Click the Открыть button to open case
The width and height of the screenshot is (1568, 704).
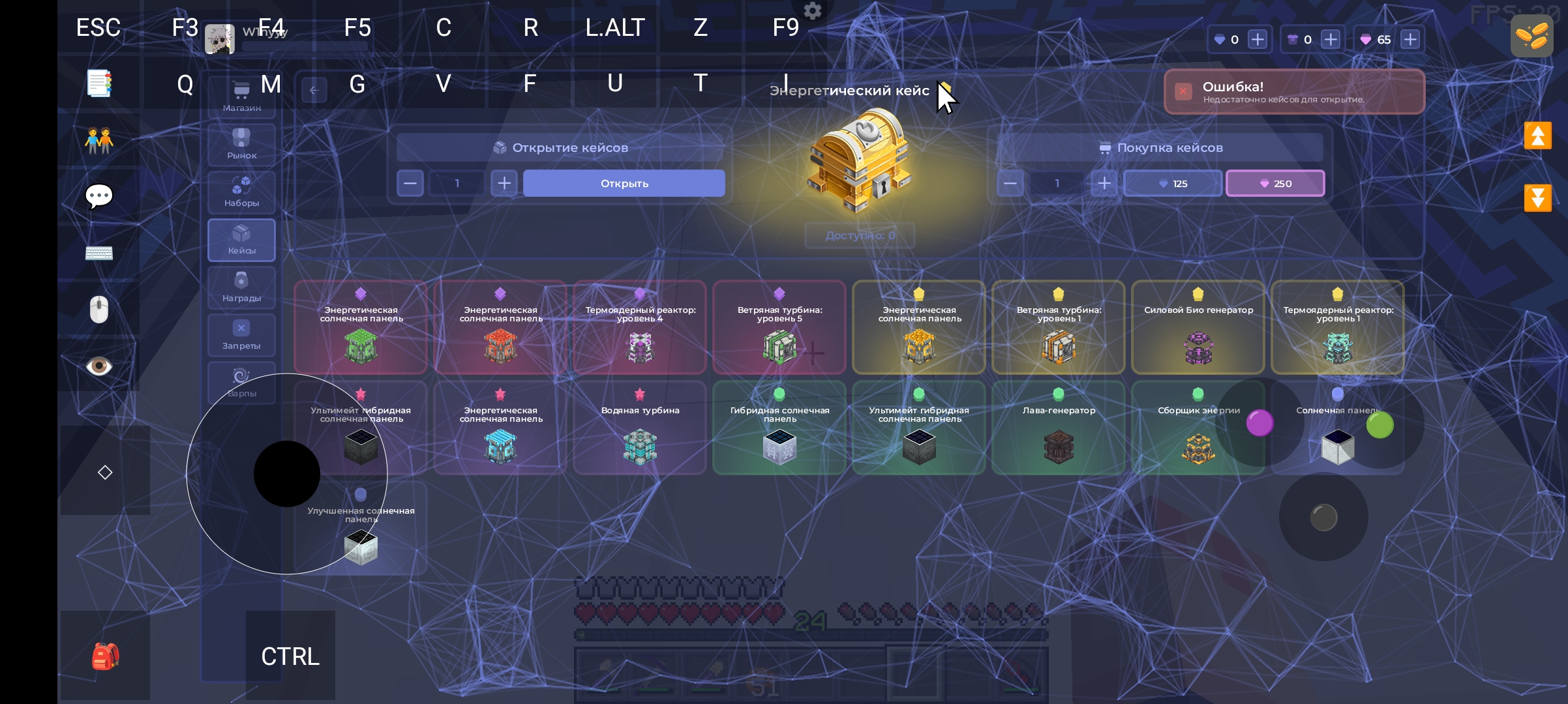click(x=624, y=183)
